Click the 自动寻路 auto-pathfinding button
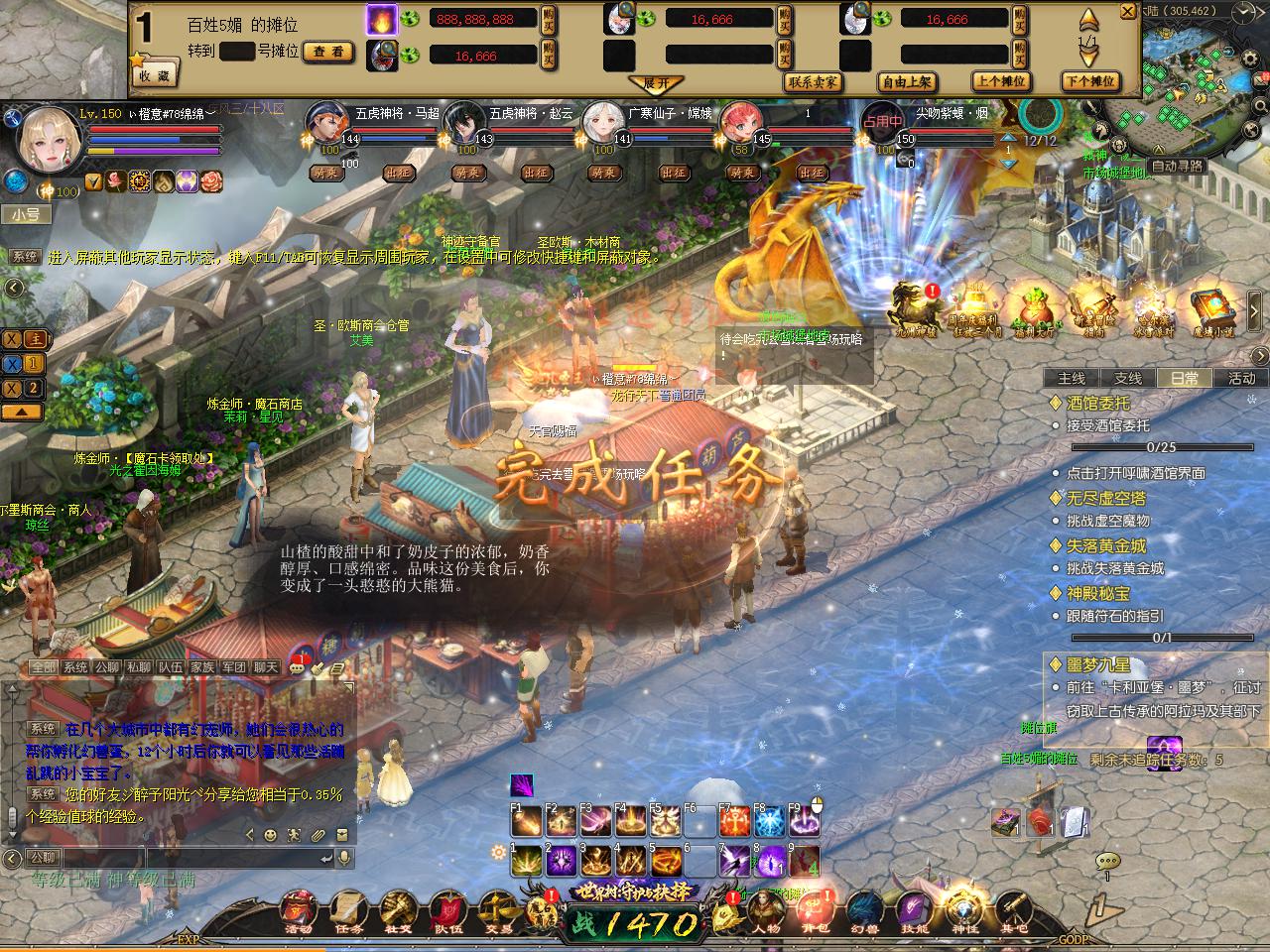1270x952 pixels. coord(1177,167)
